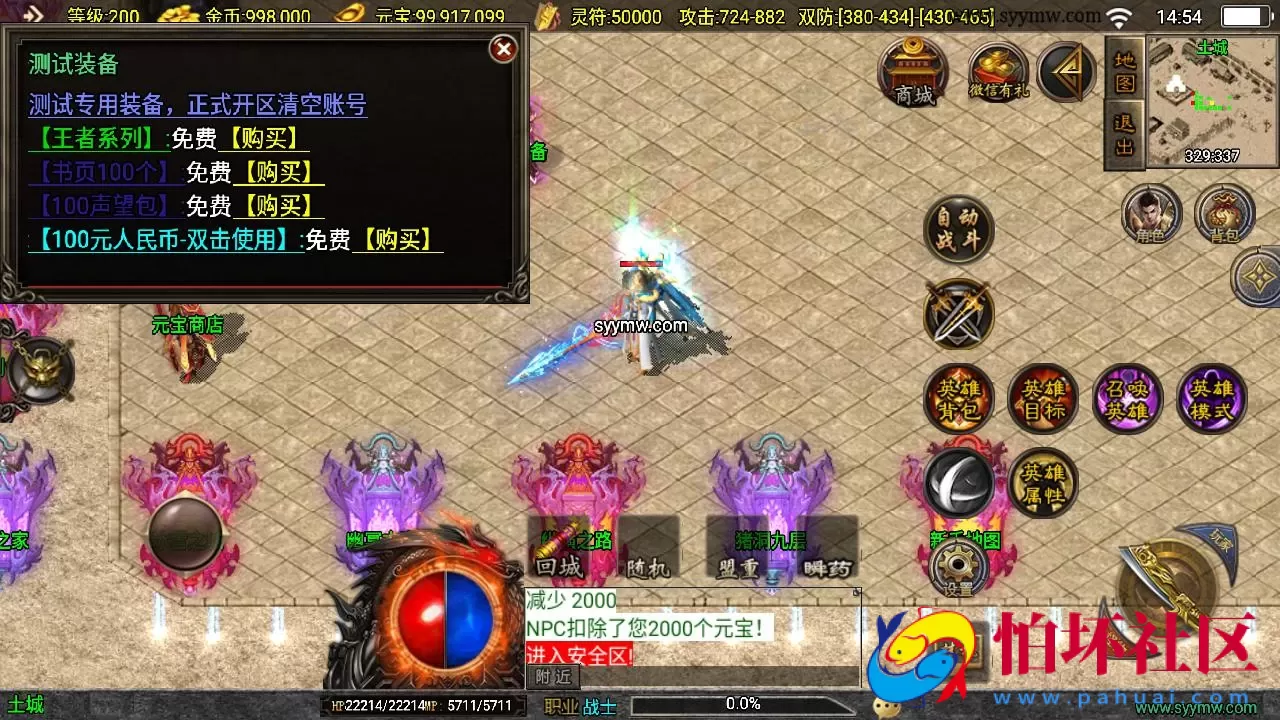Screen dimensions: 1280x720
Task: Toggle the 英雄模式 hero mode
Action: (1212, 398)
